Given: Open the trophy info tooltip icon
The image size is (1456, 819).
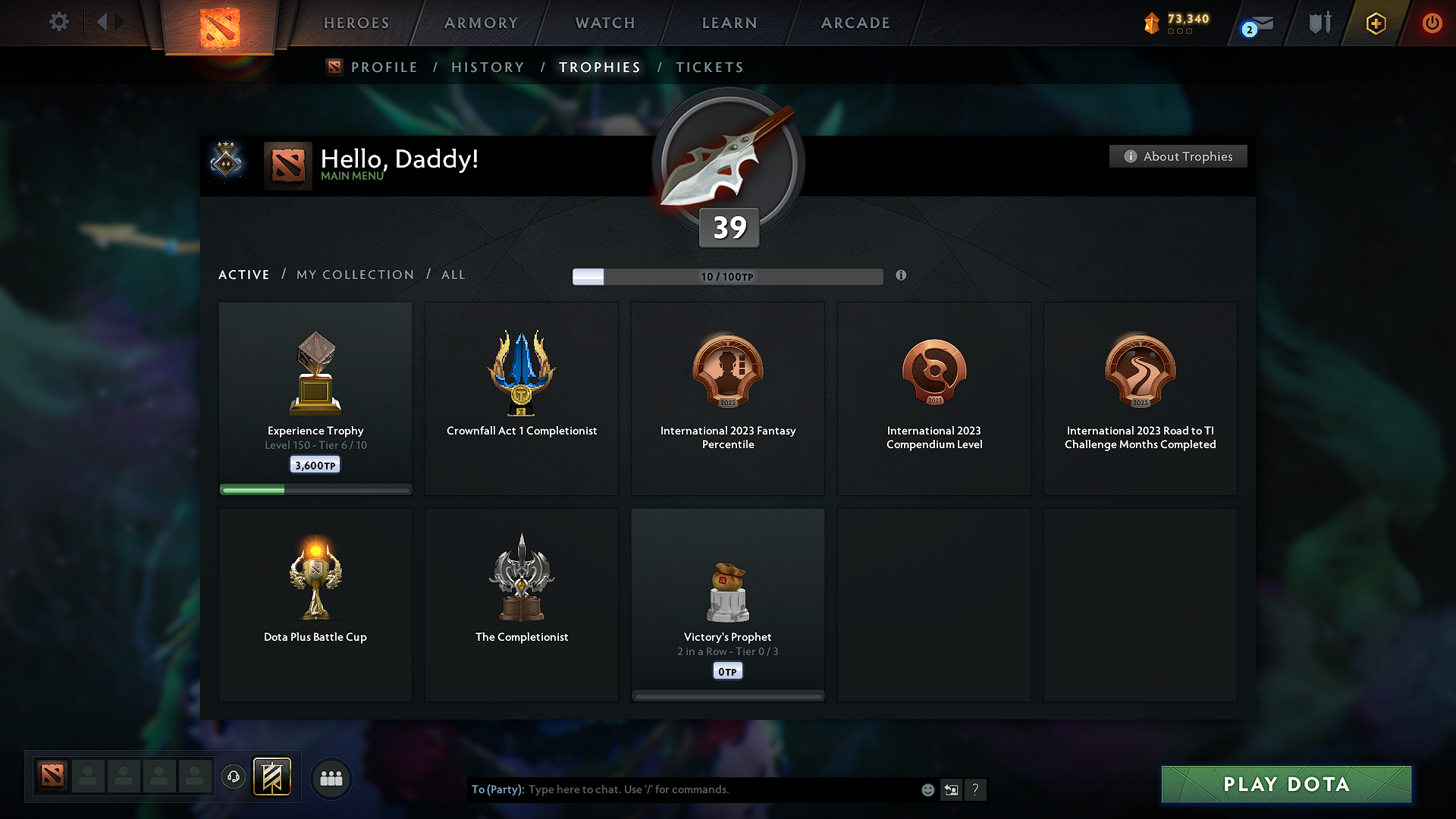Looking at the screenshot, I should coord(902,276).
